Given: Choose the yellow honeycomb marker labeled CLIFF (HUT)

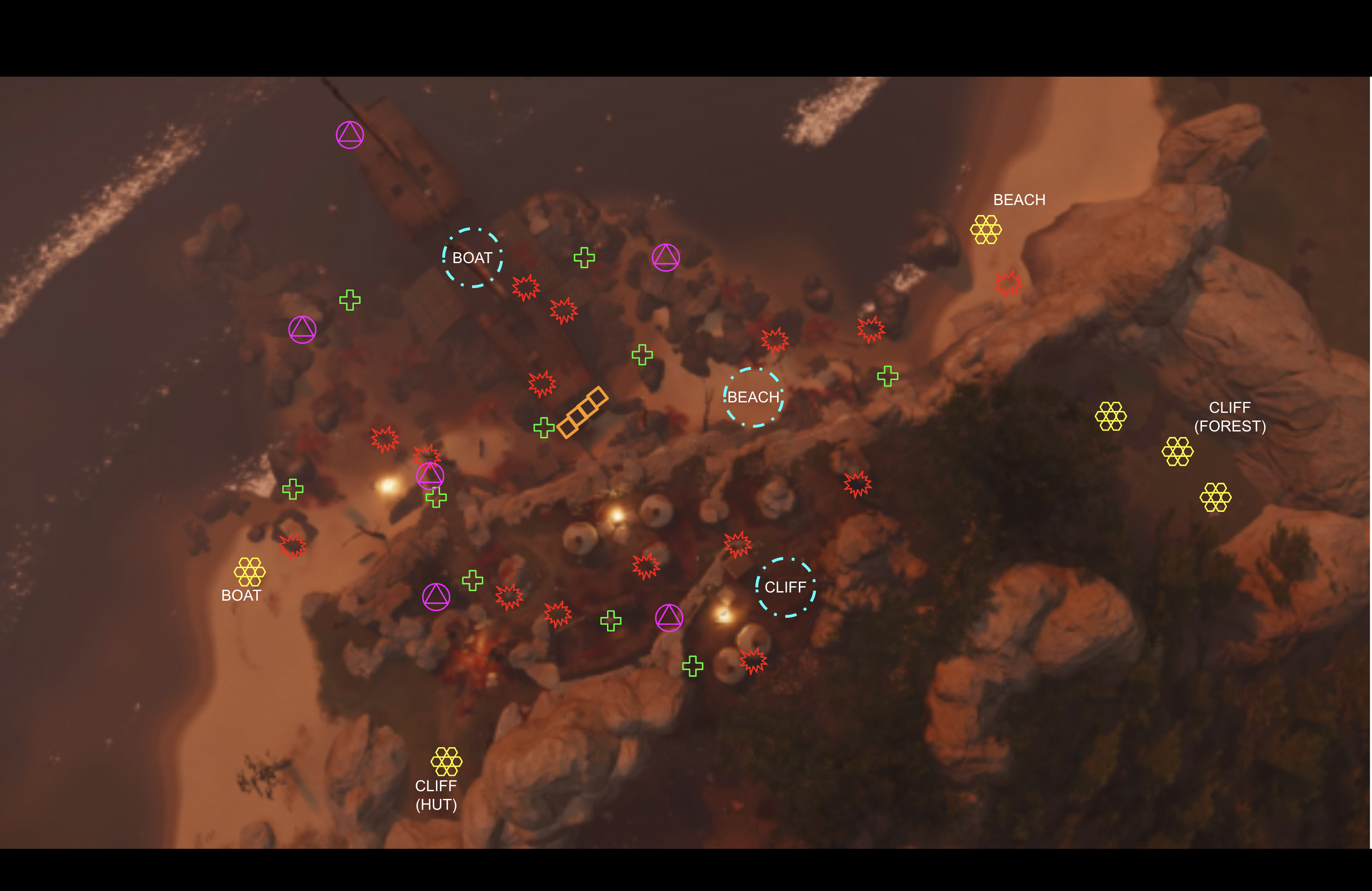Looking at the screenshot, I should [x=446, y=761].
